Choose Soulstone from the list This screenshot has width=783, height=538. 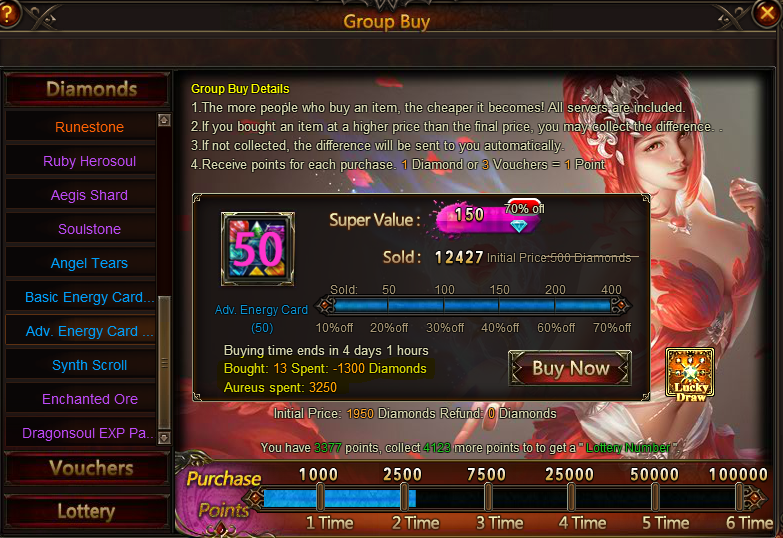[x=89, y=229]
